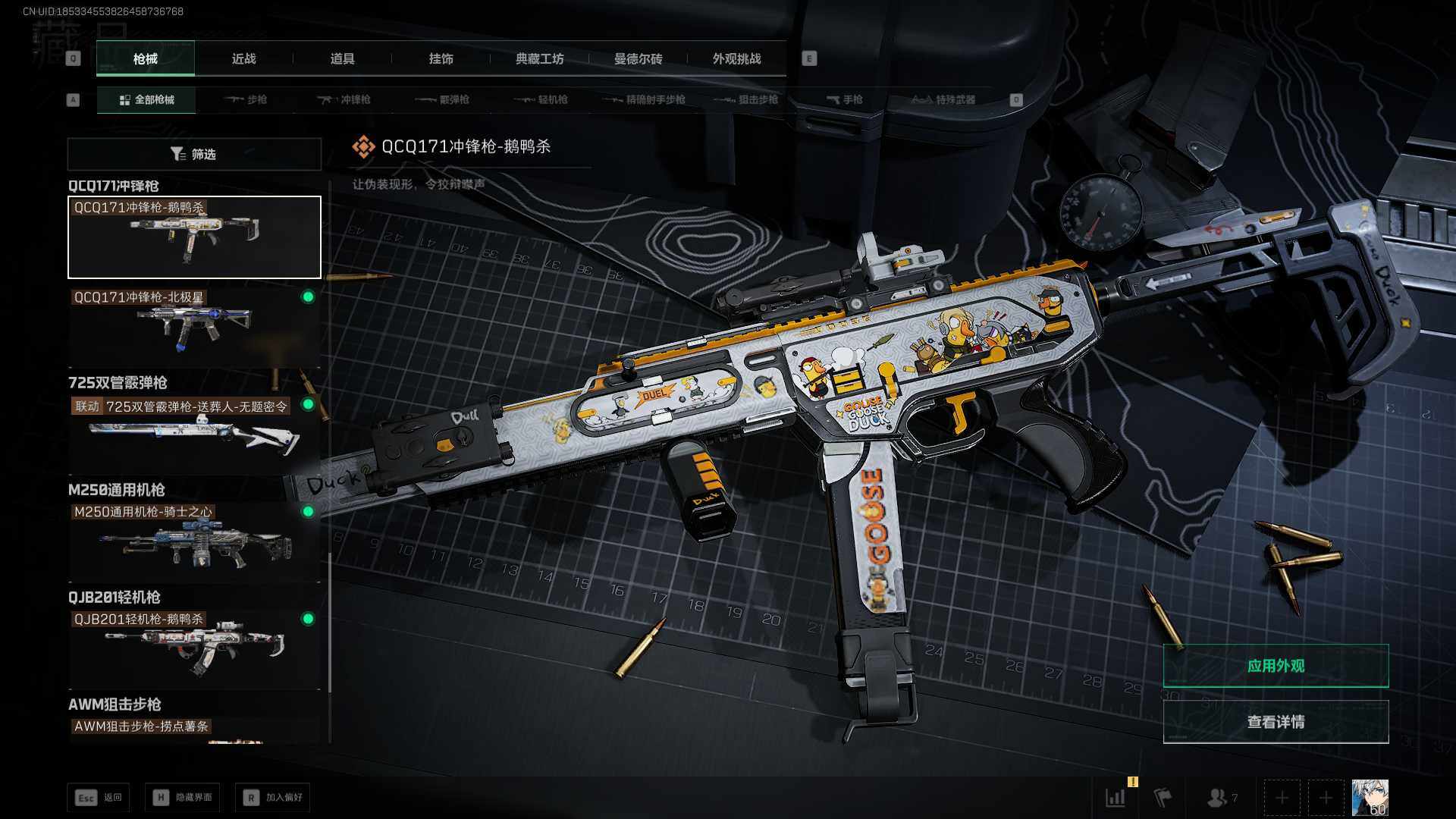
Task: Go to the 典藏工坊 tab
Action: [539, 59]
